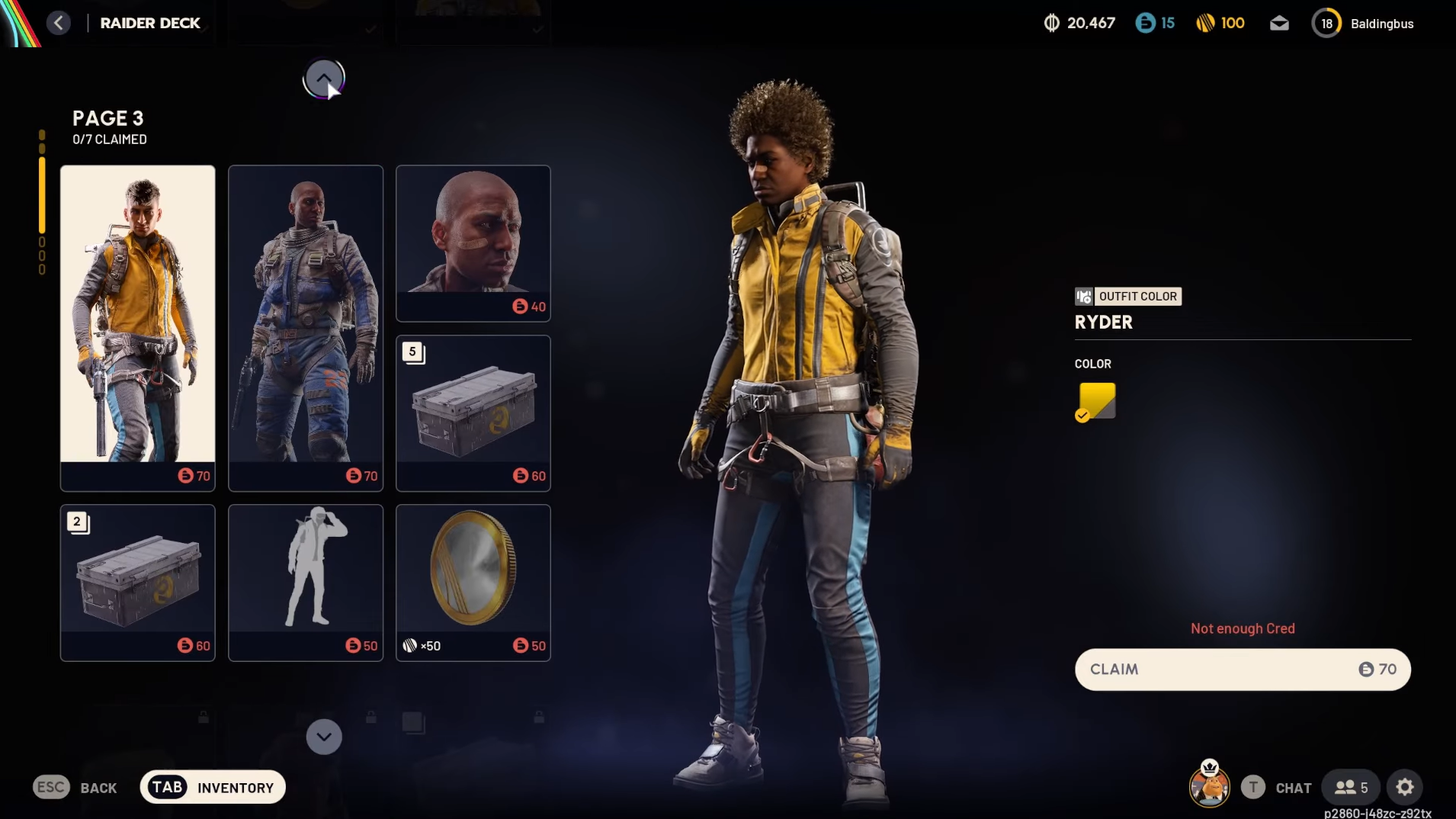
Task: Open the settings gear menu
Action: click(1405, 788)
